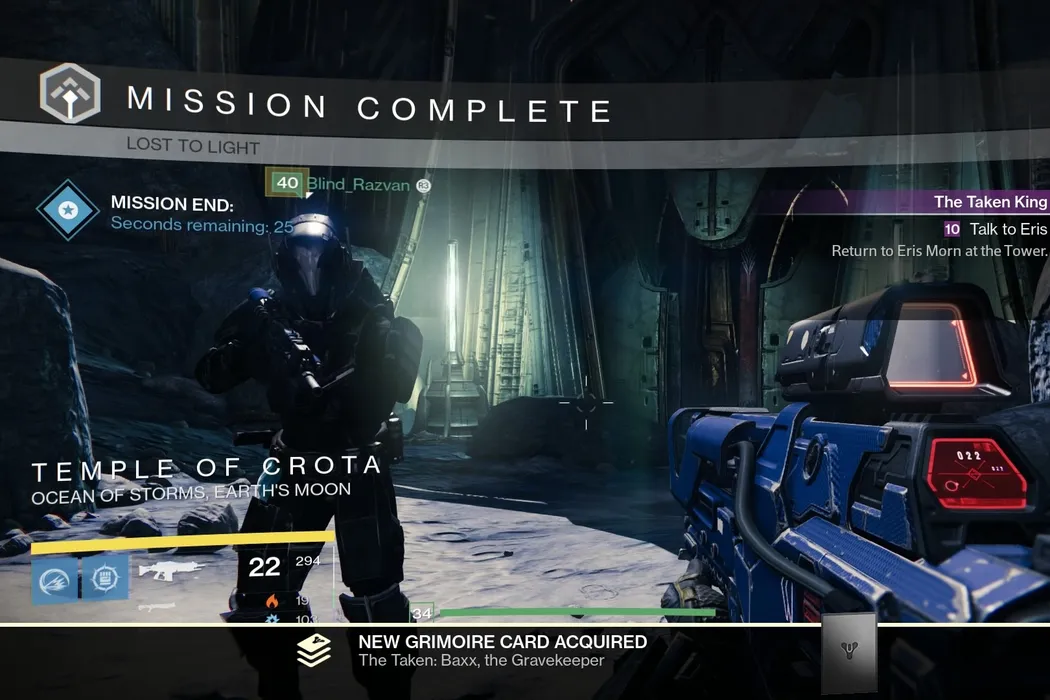The width and height of the screenshot is (1050, 700).
Task: Select the Mission End star icon
Action: click(68, 212)
